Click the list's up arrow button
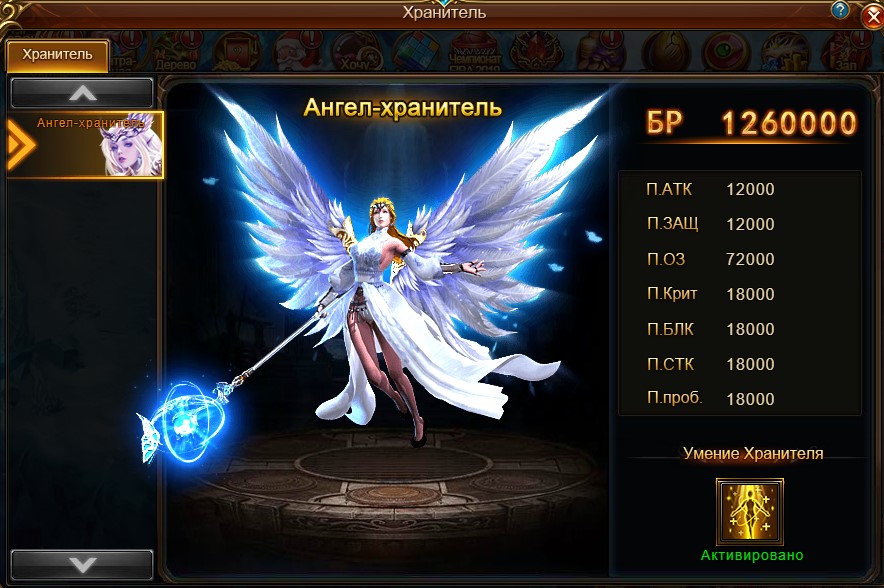The height and width of the screenshot is (588, 884). [82, 93]
